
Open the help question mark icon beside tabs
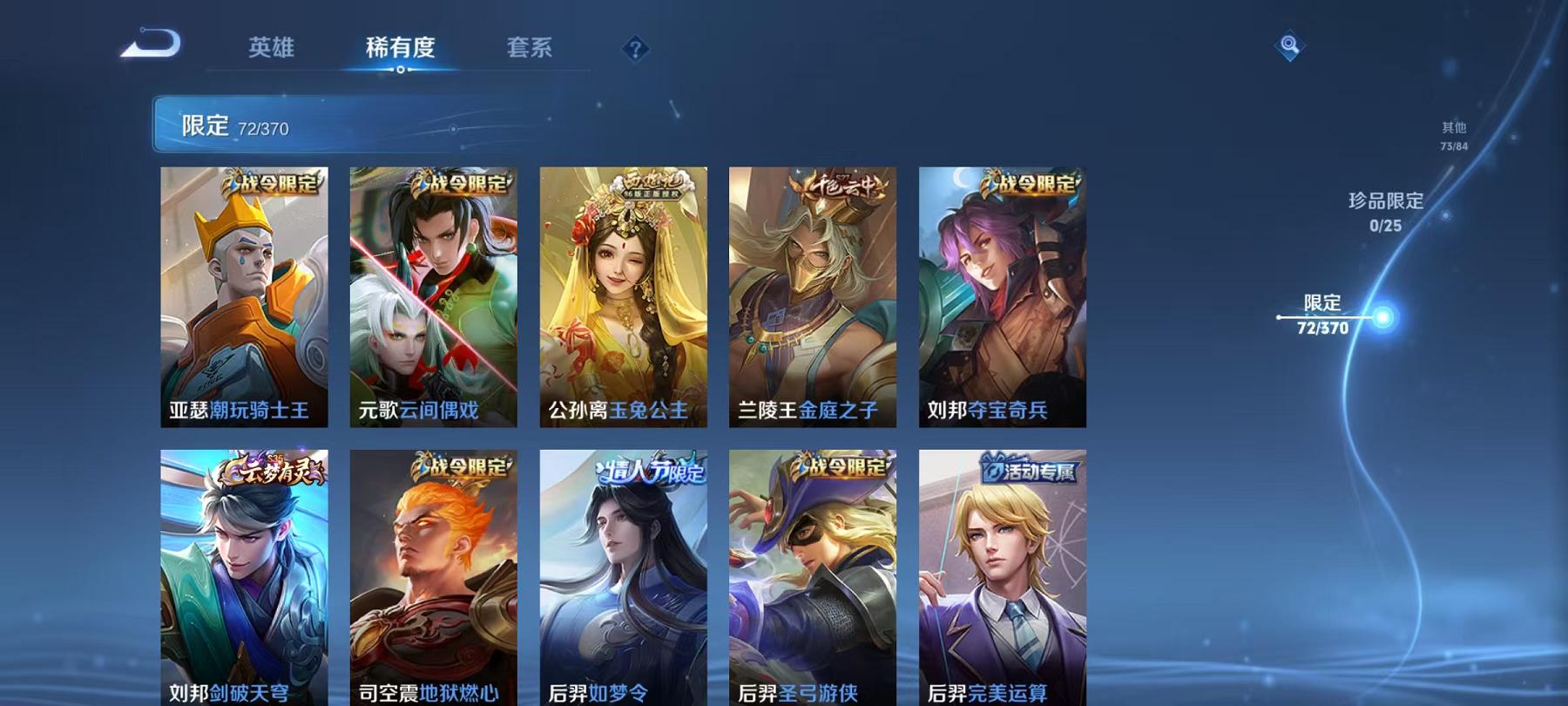tap(637, 50)
